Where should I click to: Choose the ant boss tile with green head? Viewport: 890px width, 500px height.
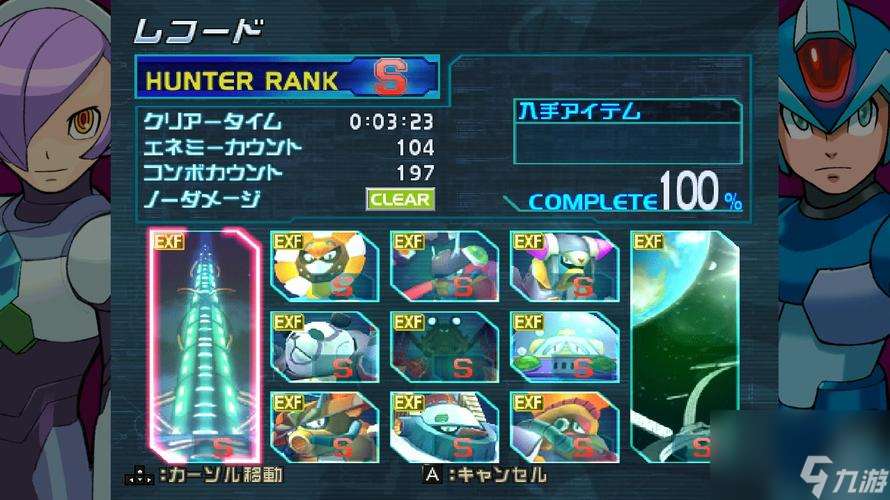(x=445, y=266)
